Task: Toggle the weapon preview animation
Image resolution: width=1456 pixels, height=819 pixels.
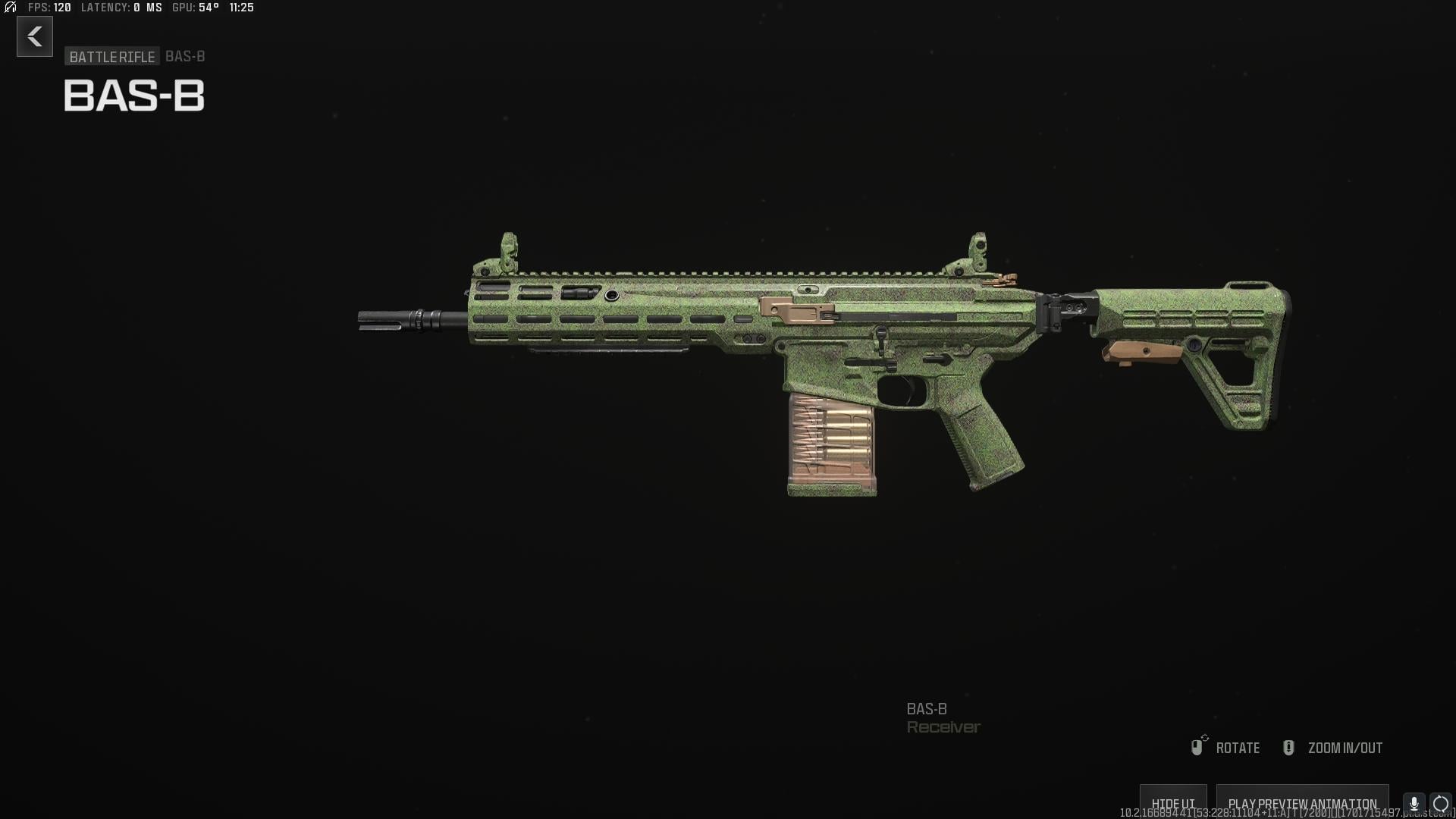Action: pyautogui.click(x=1302, y=802)
